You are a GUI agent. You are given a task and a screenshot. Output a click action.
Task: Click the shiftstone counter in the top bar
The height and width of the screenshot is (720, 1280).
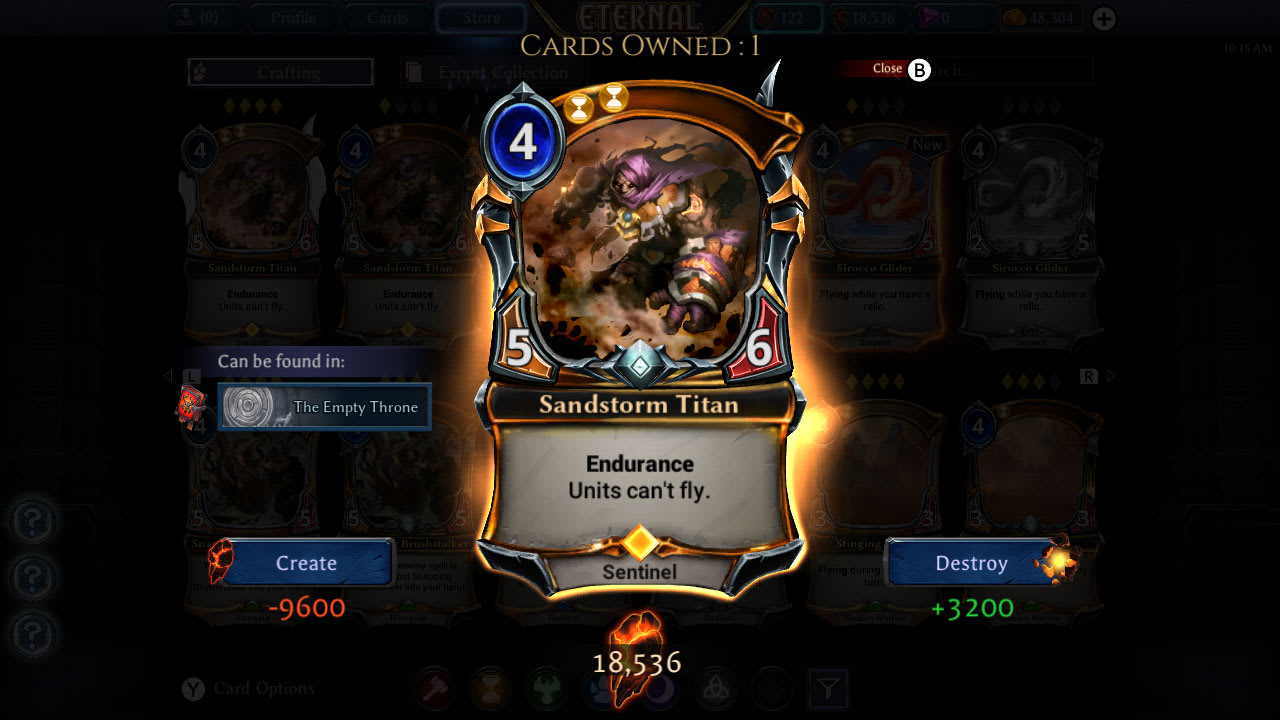pyautogui.click(x=866, y=17)
